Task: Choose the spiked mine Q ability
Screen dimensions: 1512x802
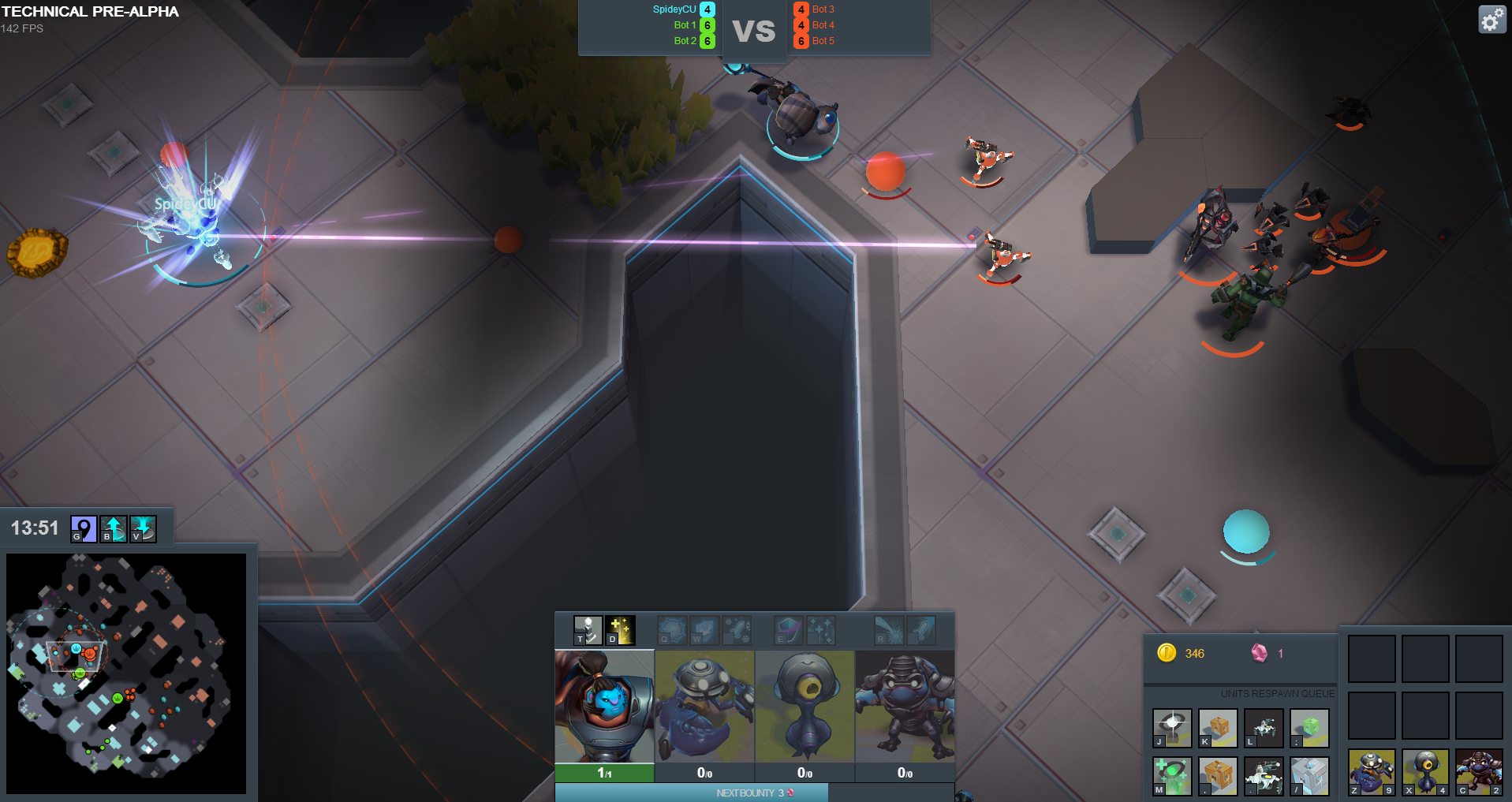Action: [x=672, y=630]
